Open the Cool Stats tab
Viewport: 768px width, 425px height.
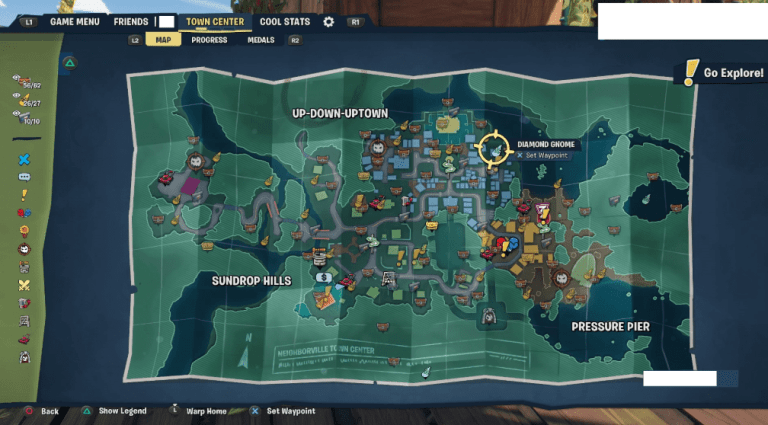(x=284, y=21)
